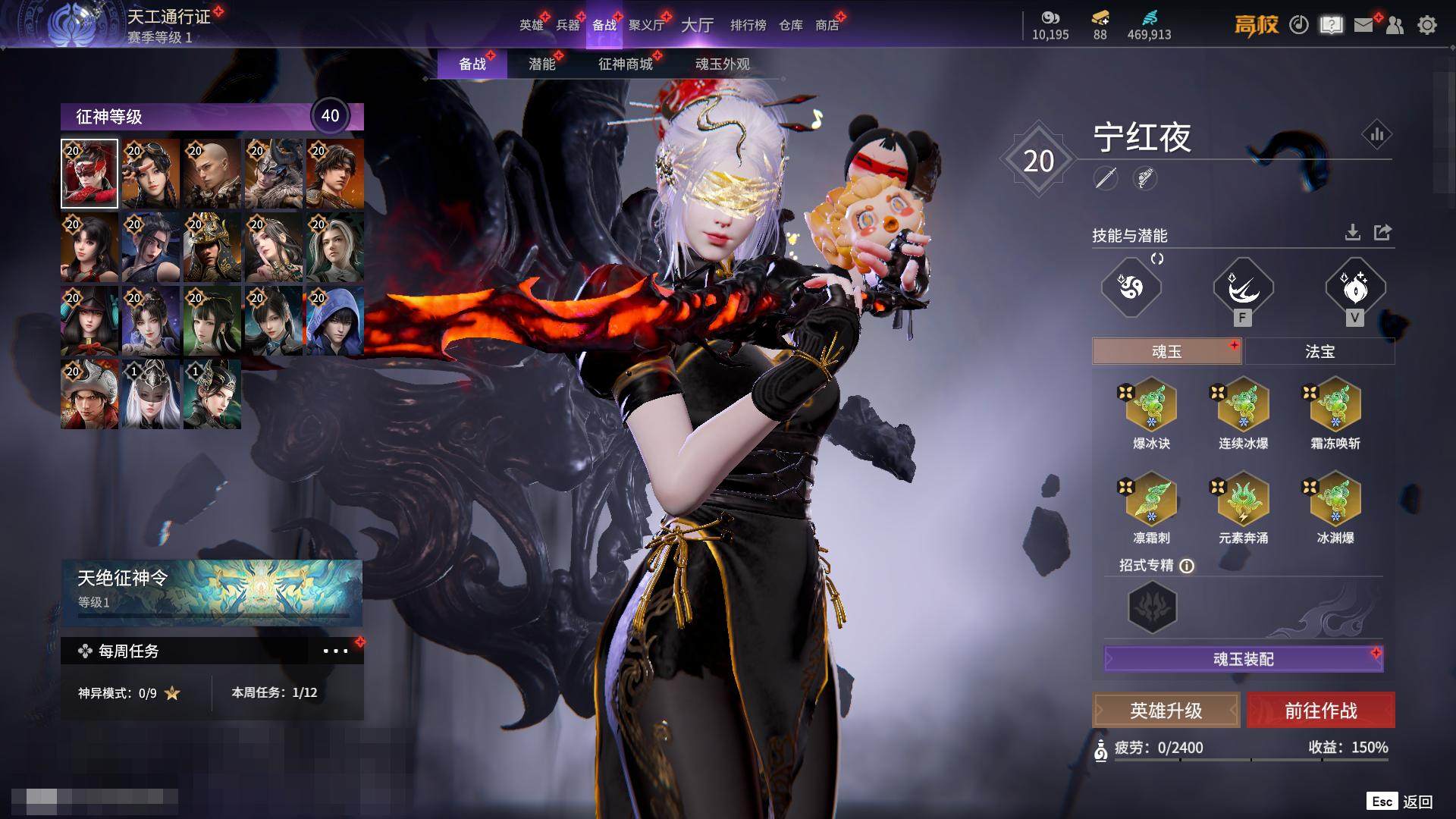Switch to the 潜能 tab
The image size is (1456, 819).
(x=541, y=64)
